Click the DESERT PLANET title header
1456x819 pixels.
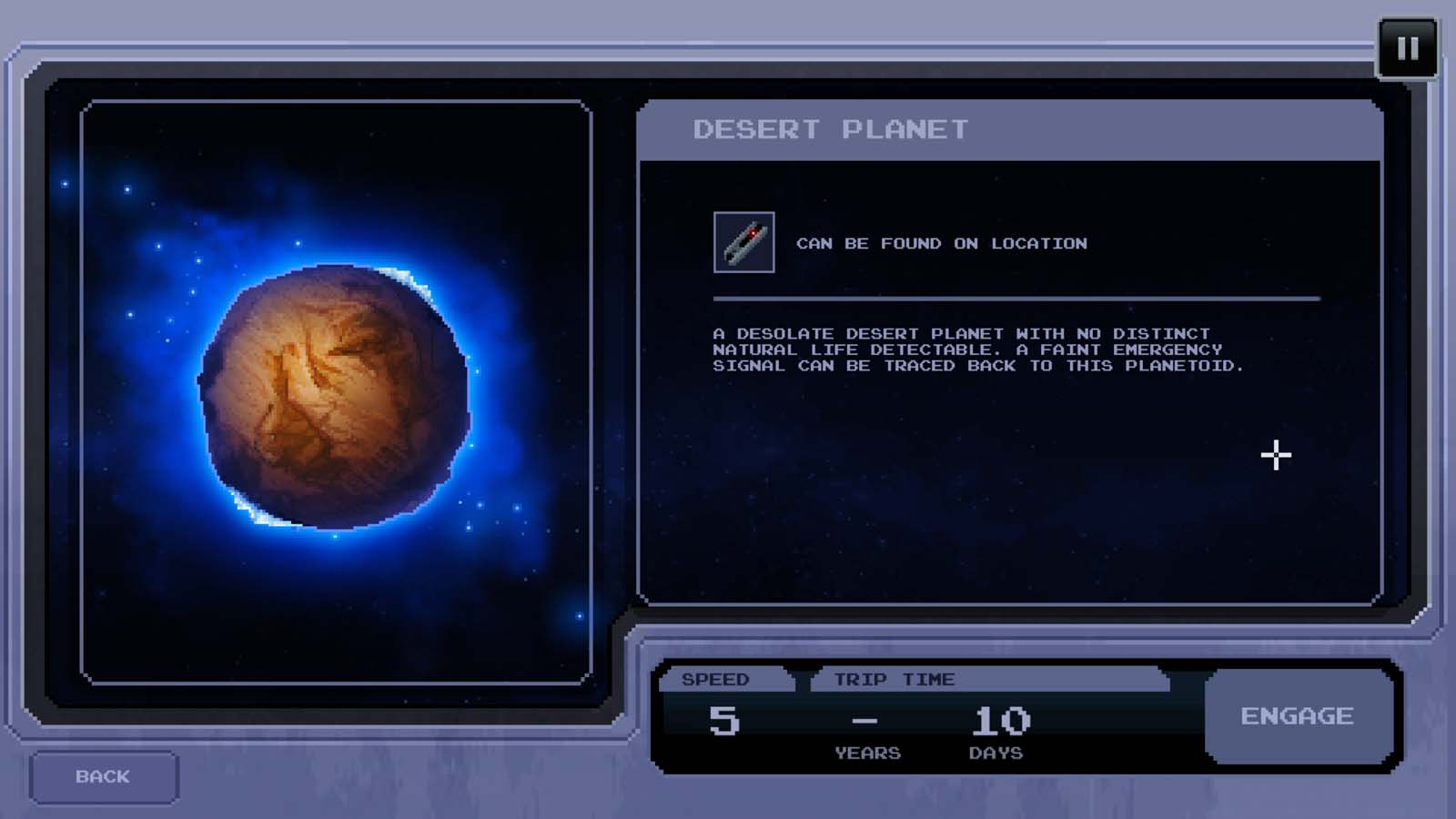[x=833, y=128]
